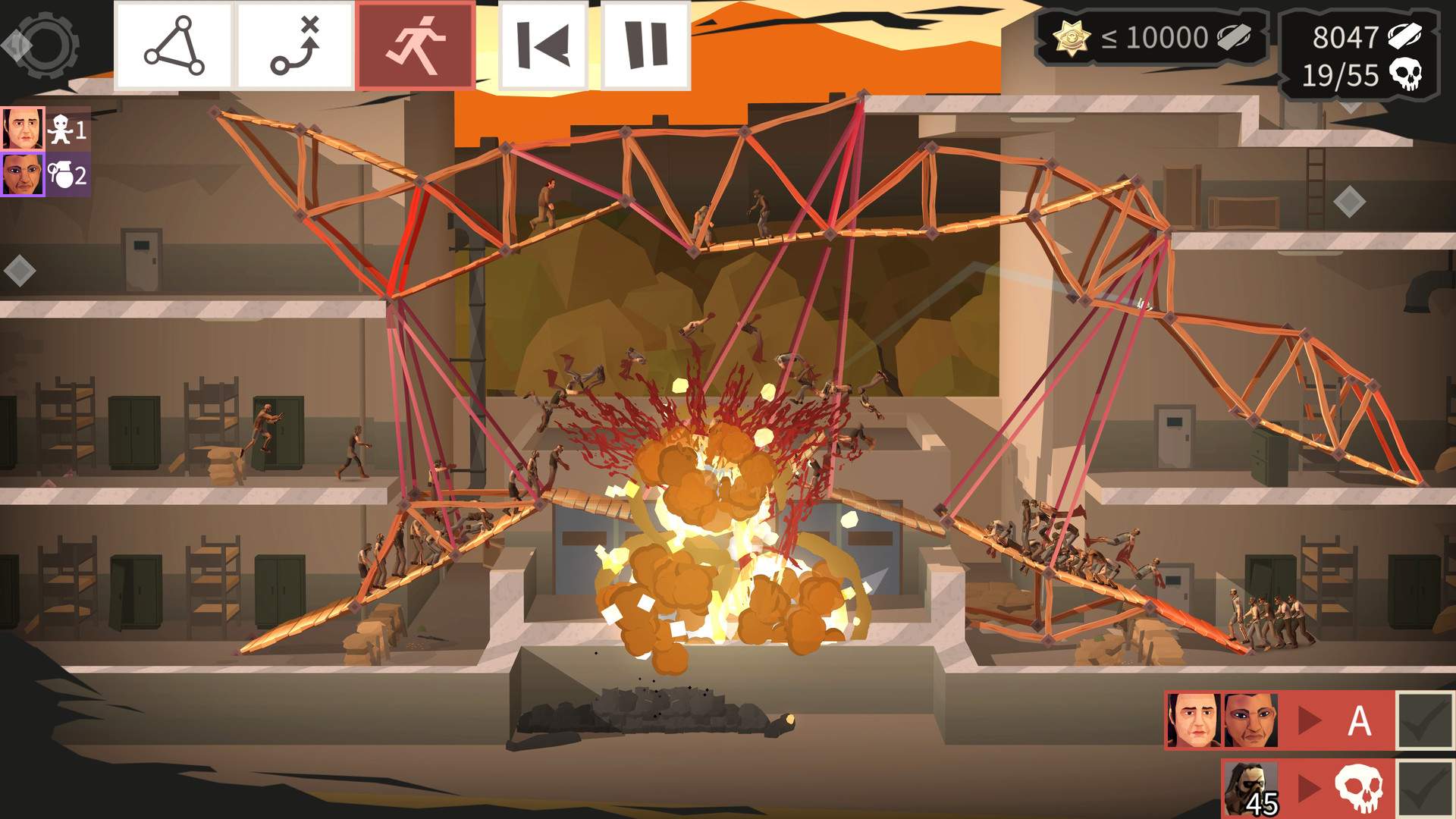Open the route planning tool
The height and width of the screenshot is (819, 1456).
295,43
